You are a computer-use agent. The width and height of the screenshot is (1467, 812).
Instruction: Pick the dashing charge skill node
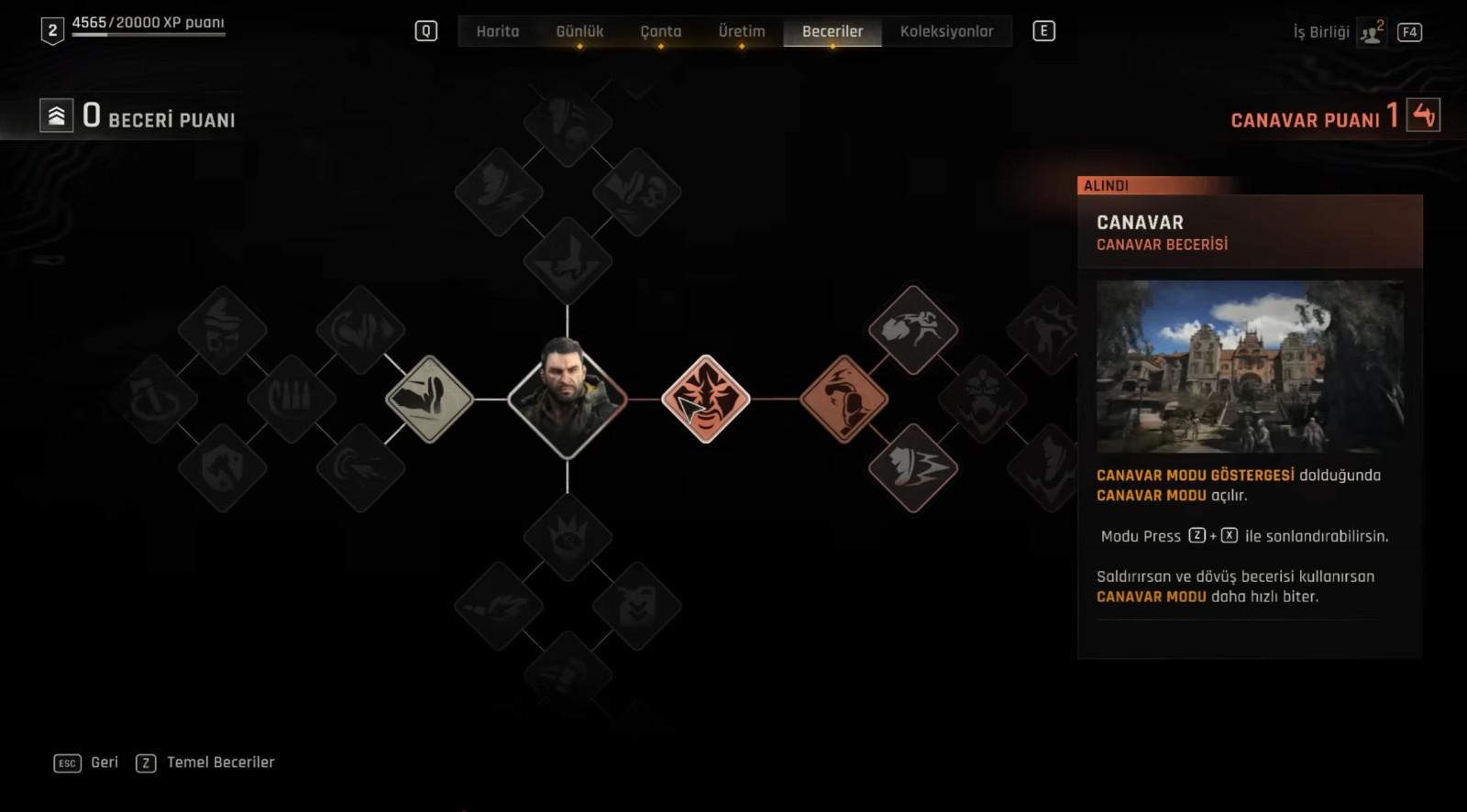913,467
